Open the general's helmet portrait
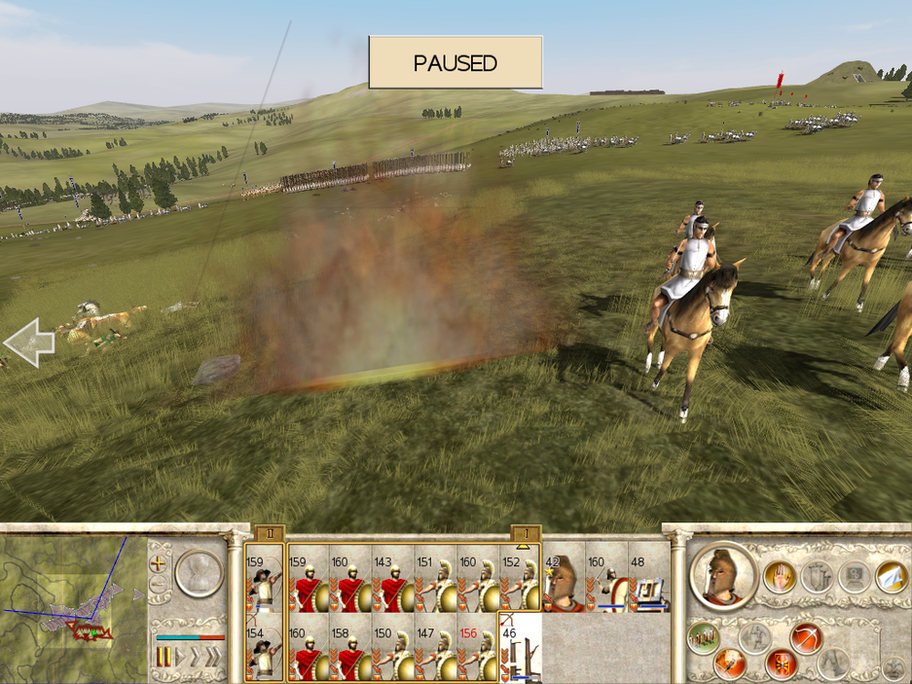 coord(722,576)
